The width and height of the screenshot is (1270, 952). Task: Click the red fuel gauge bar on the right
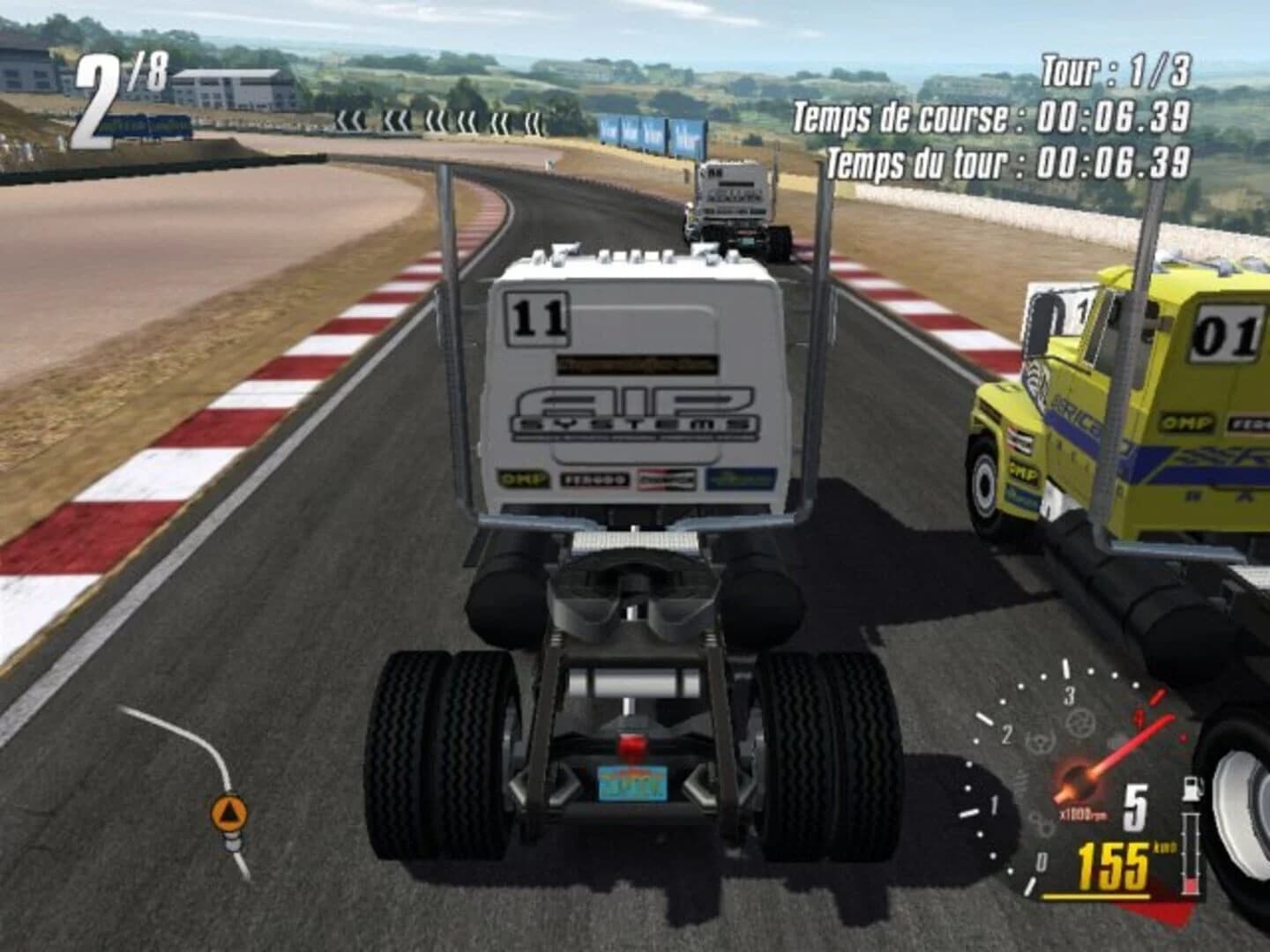pos(1192,881)
